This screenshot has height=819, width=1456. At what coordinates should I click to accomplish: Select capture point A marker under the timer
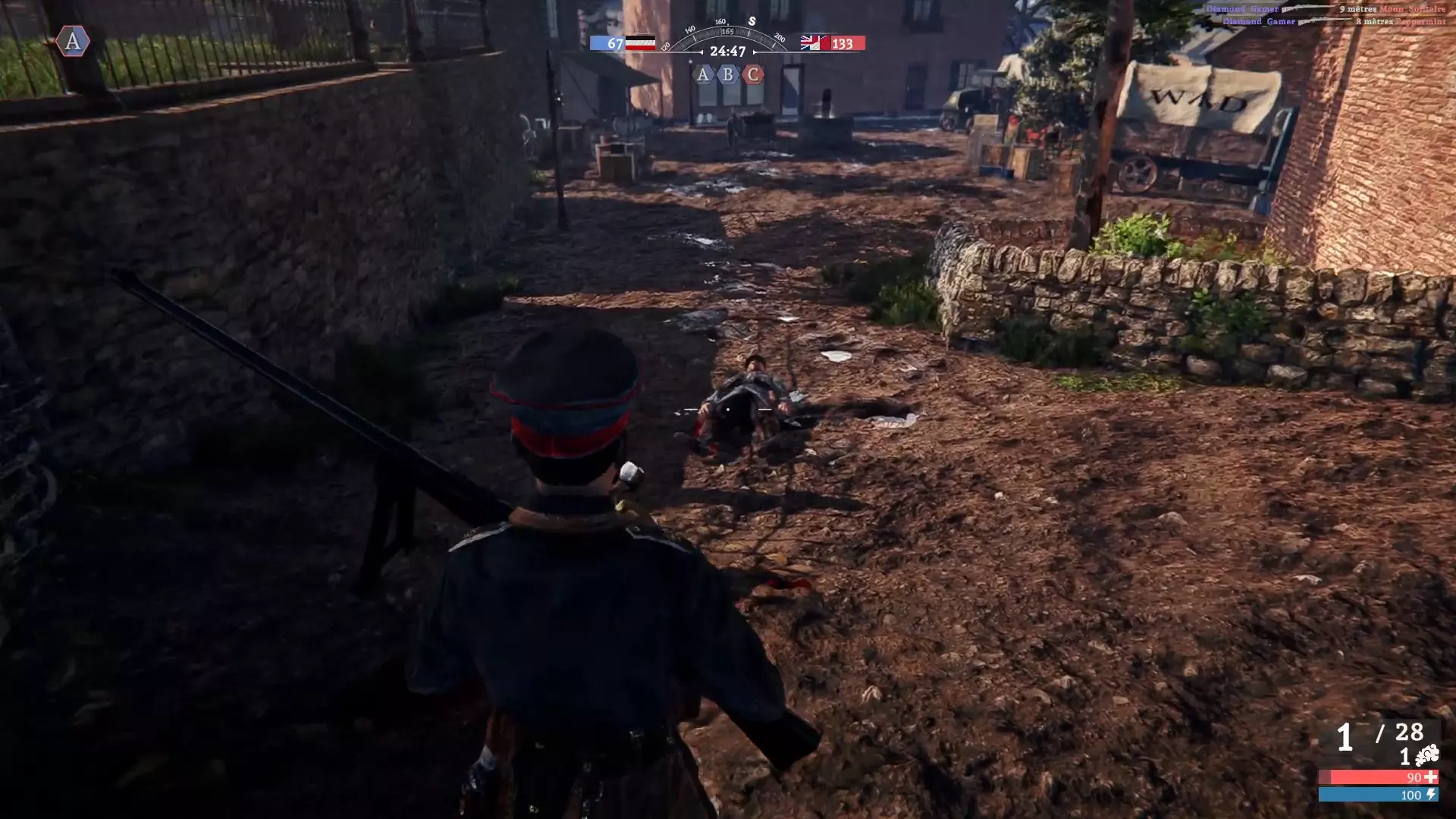tap(703, 74)
